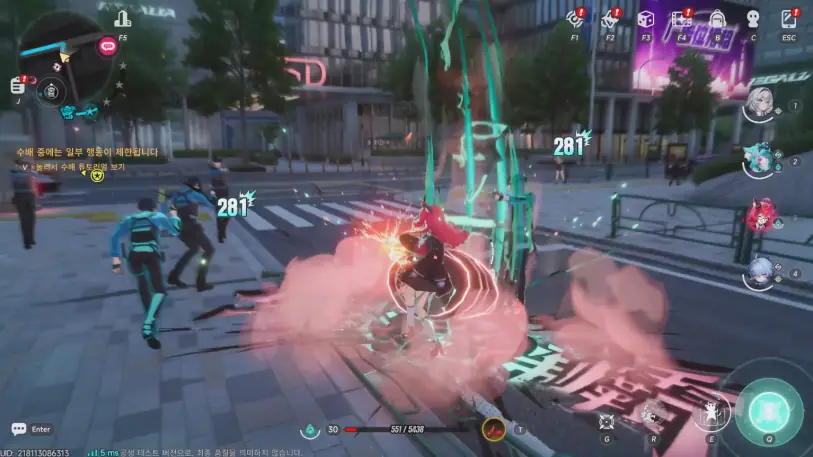This screenshot has width=813, height=457.
Task: Switch to the teal-haired party character
Action: click(x=762, y=159)
